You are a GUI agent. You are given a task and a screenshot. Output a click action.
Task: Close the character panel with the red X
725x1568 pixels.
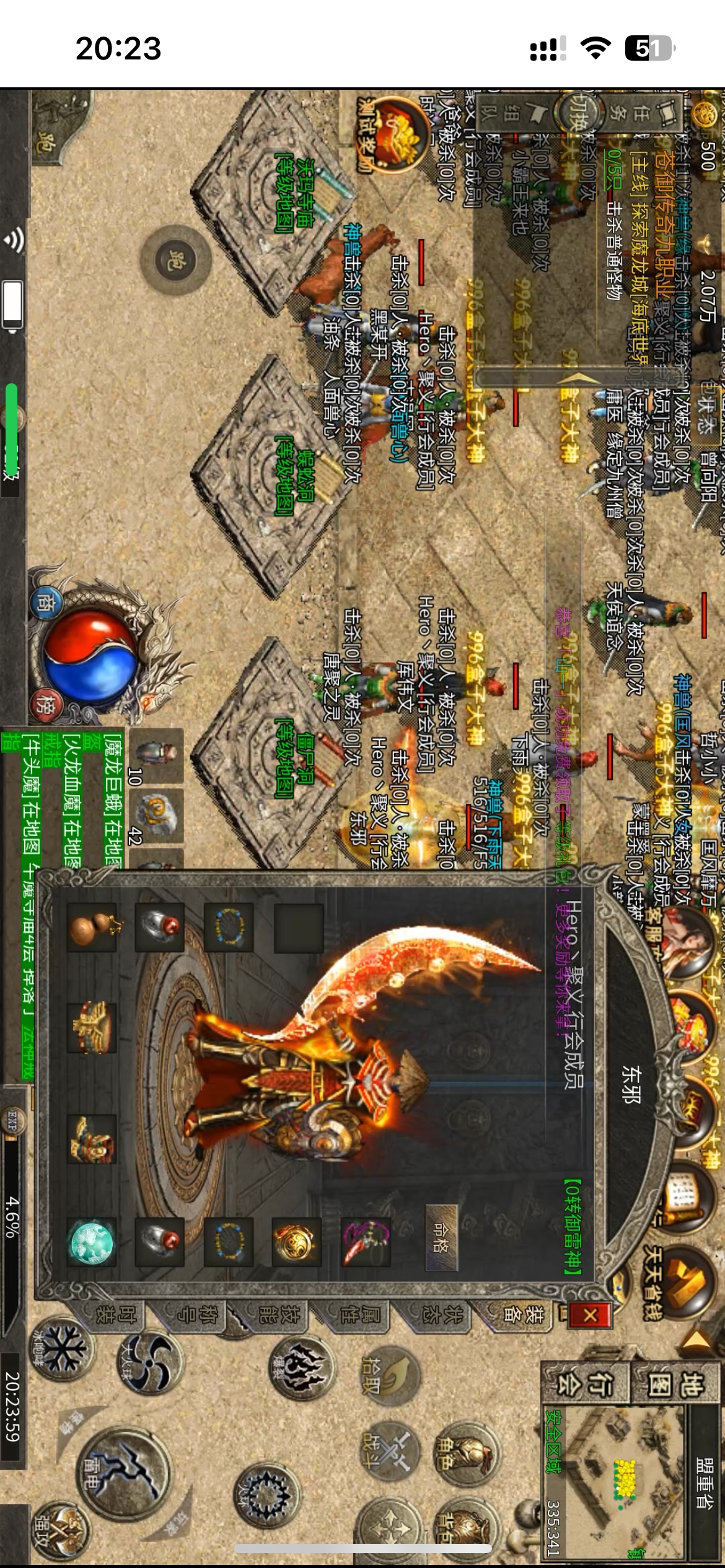[590, 1314]
